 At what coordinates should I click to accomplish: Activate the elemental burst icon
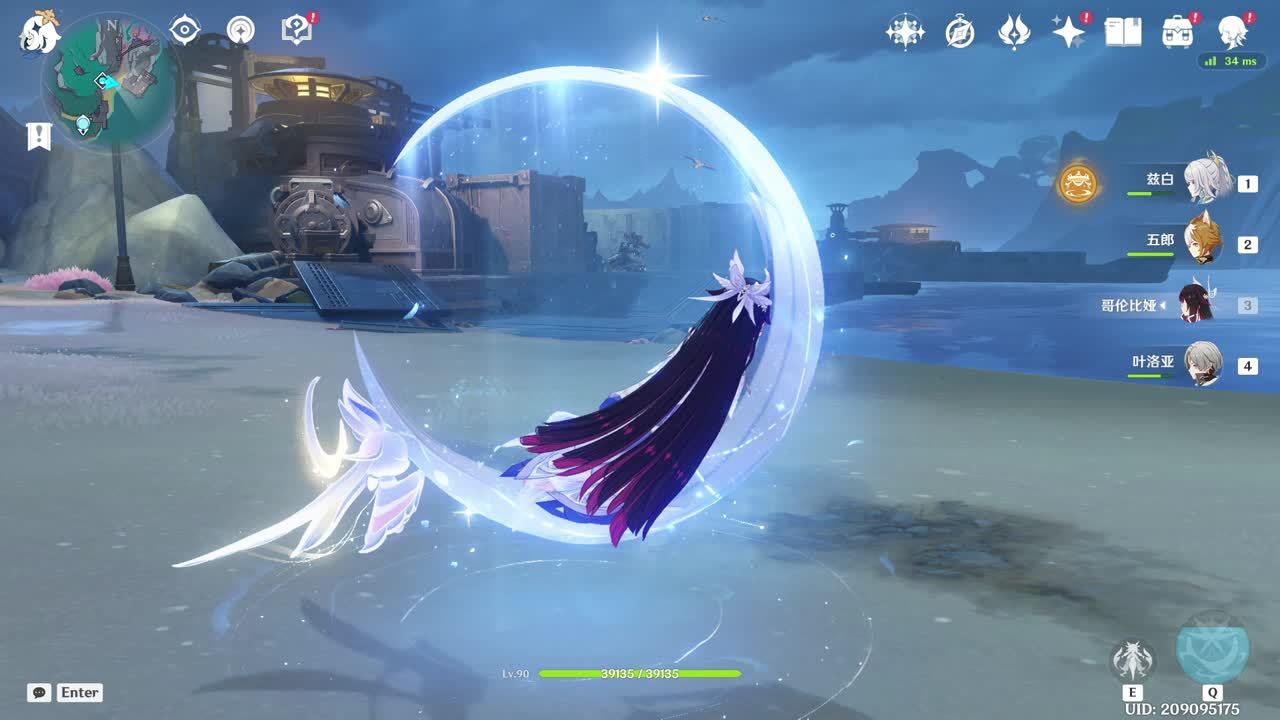click(x=1212, y=648)
